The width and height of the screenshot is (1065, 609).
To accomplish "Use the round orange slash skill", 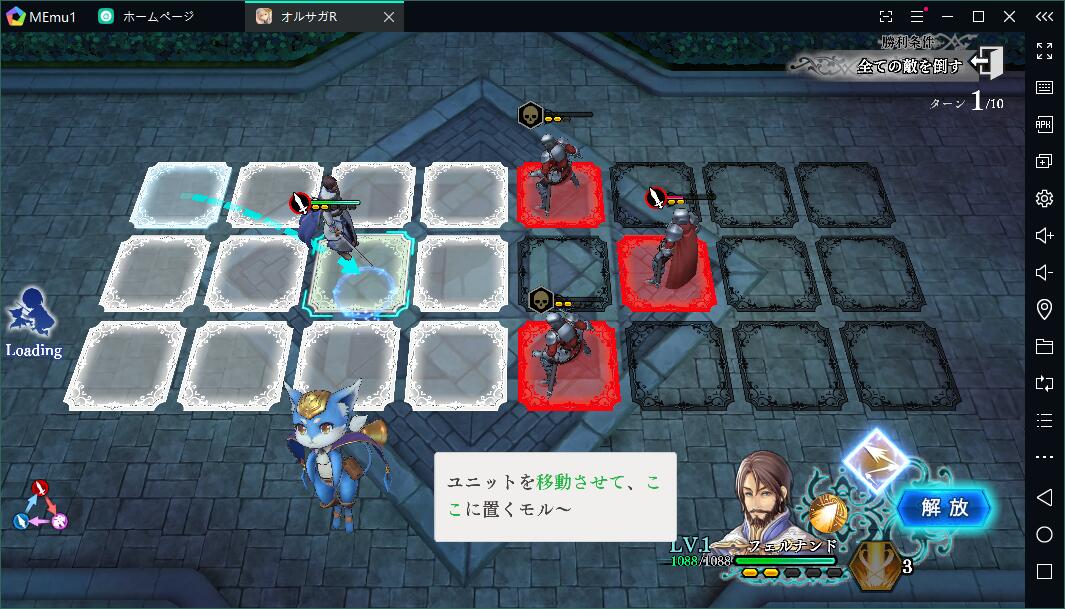I will (x=827, y=513).
